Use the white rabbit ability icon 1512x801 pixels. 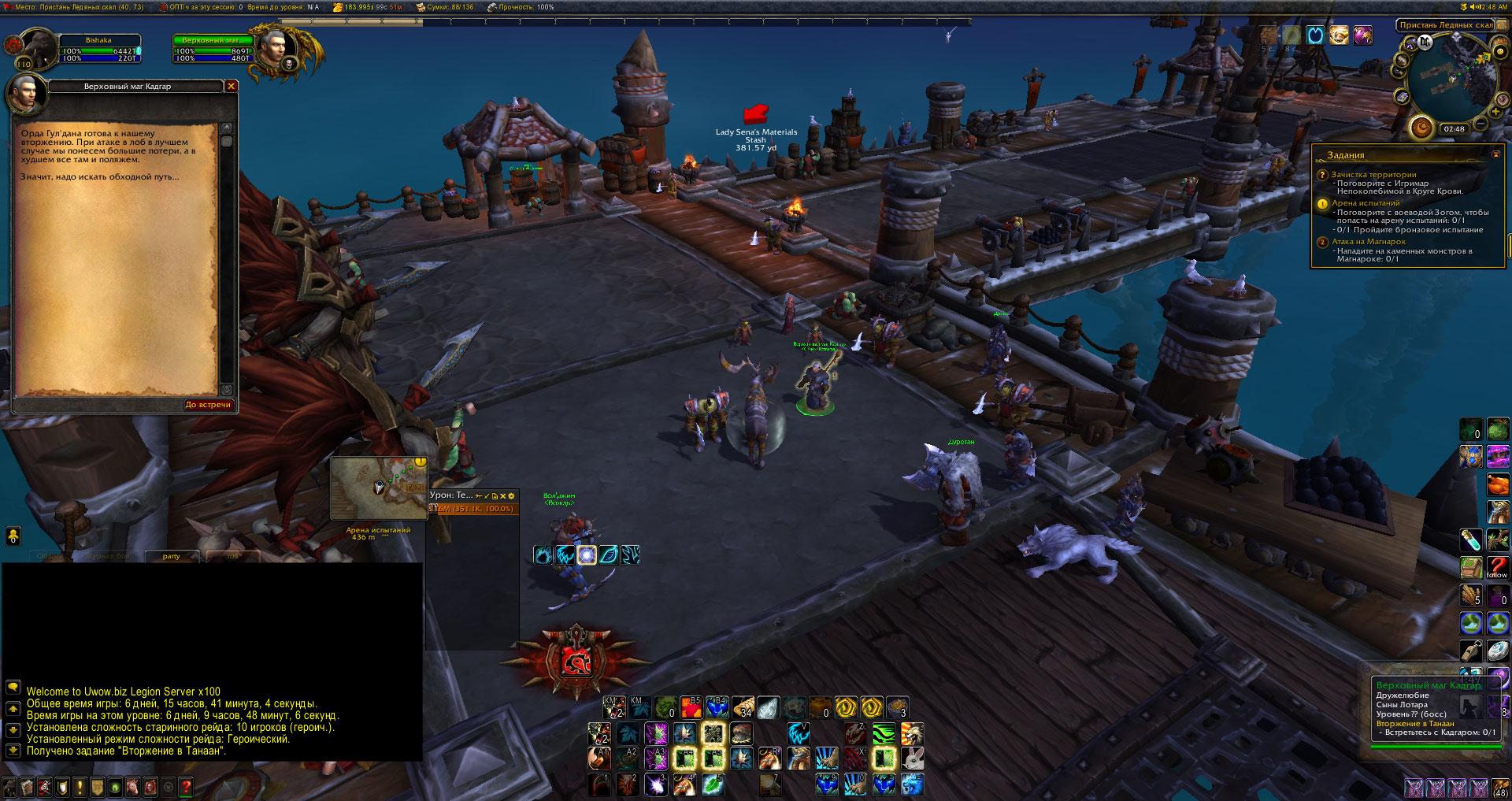pyautogui.click(x=911, y=758)
